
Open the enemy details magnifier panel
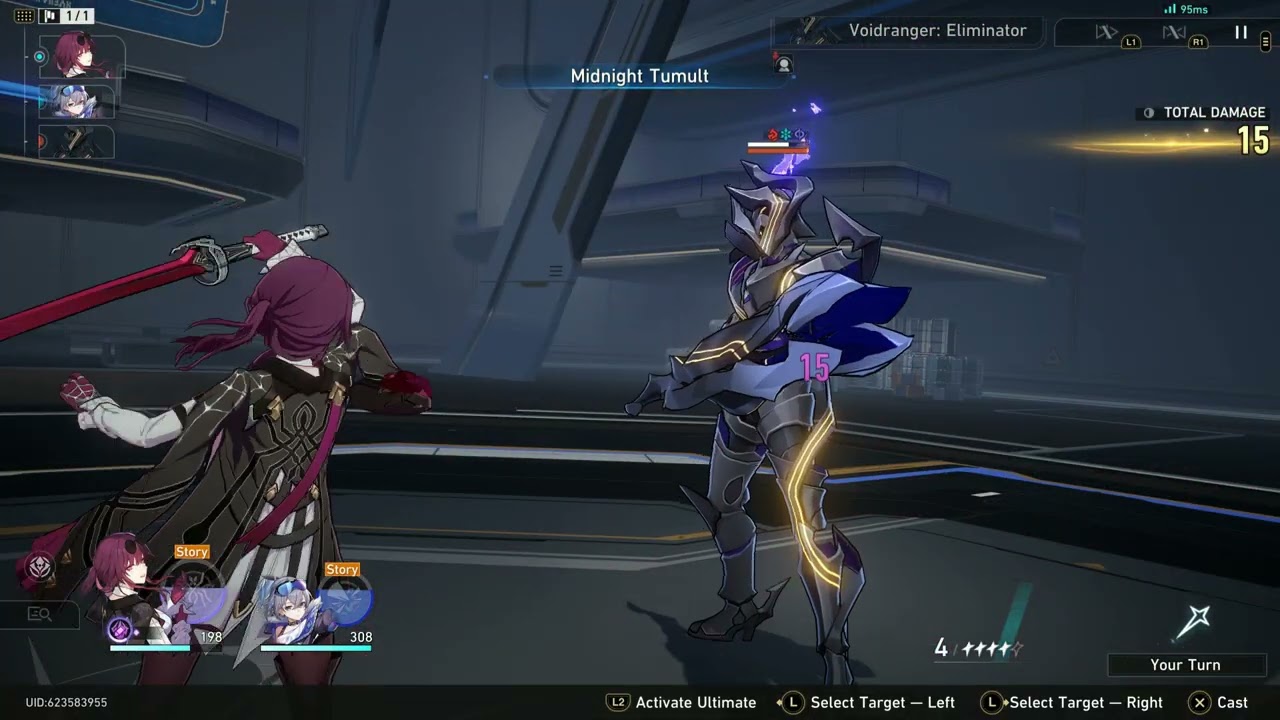point(40,614)
